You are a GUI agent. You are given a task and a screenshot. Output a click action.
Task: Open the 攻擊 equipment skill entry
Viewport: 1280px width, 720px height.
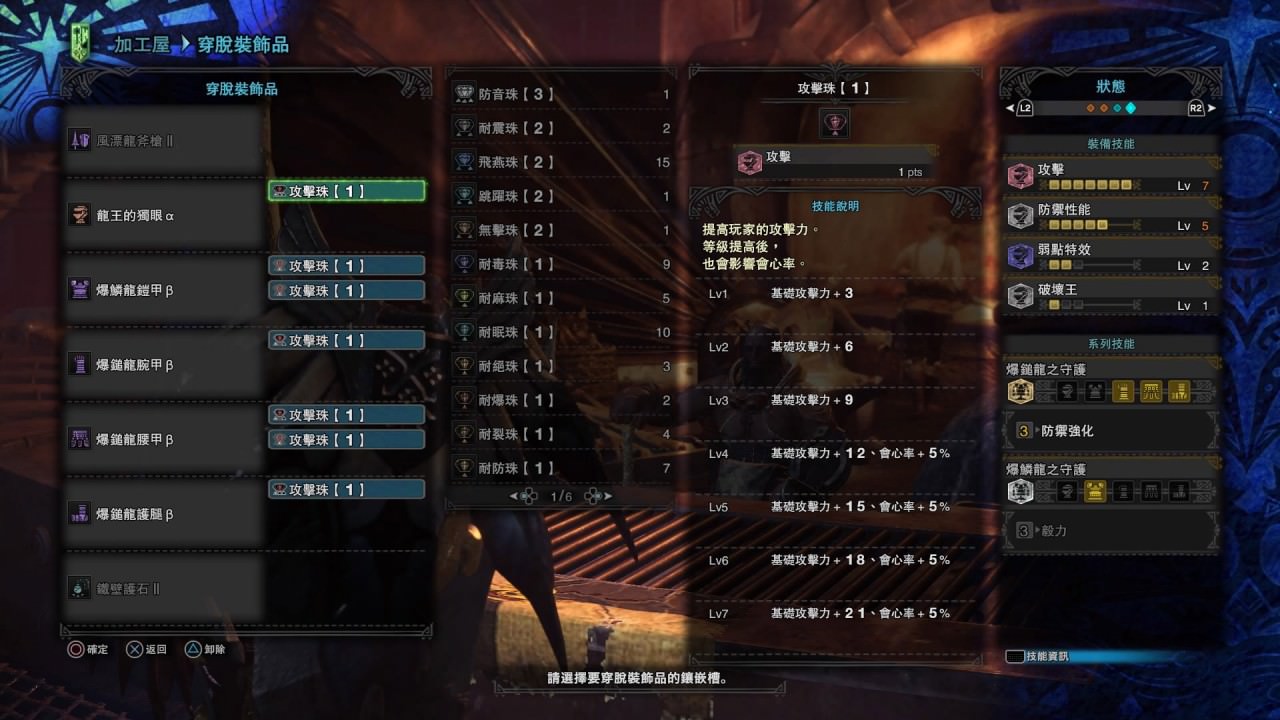(x=1111, y=177)
